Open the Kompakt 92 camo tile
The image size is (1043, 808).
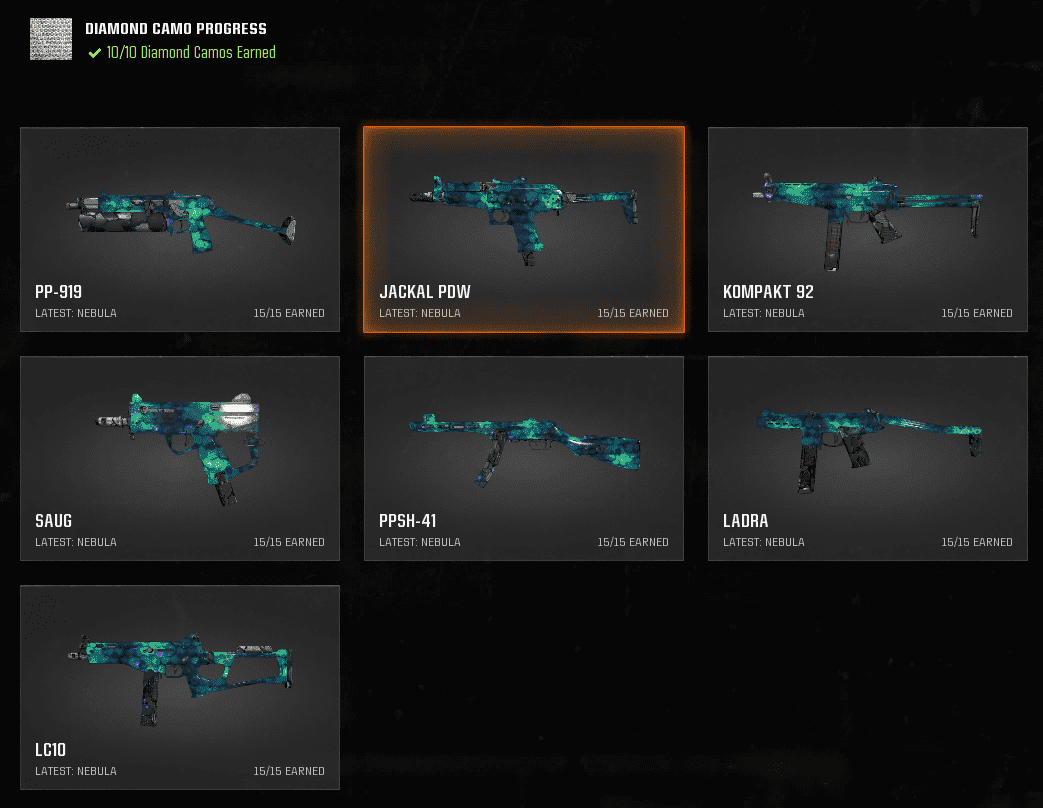pyautogui.click(x=867, y=229)
